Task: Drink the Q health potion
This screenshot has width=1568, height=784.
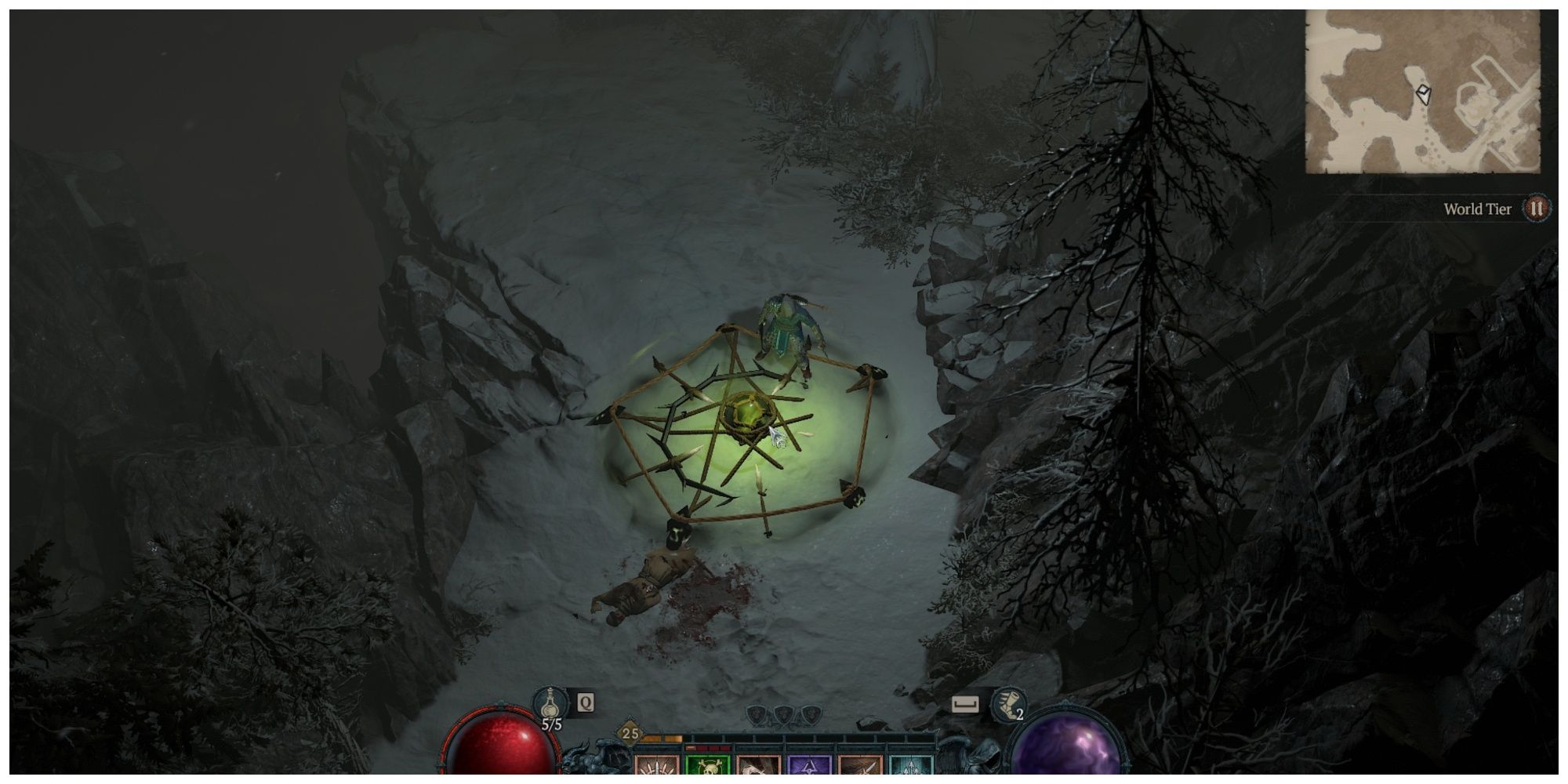Action: [551, 703]
